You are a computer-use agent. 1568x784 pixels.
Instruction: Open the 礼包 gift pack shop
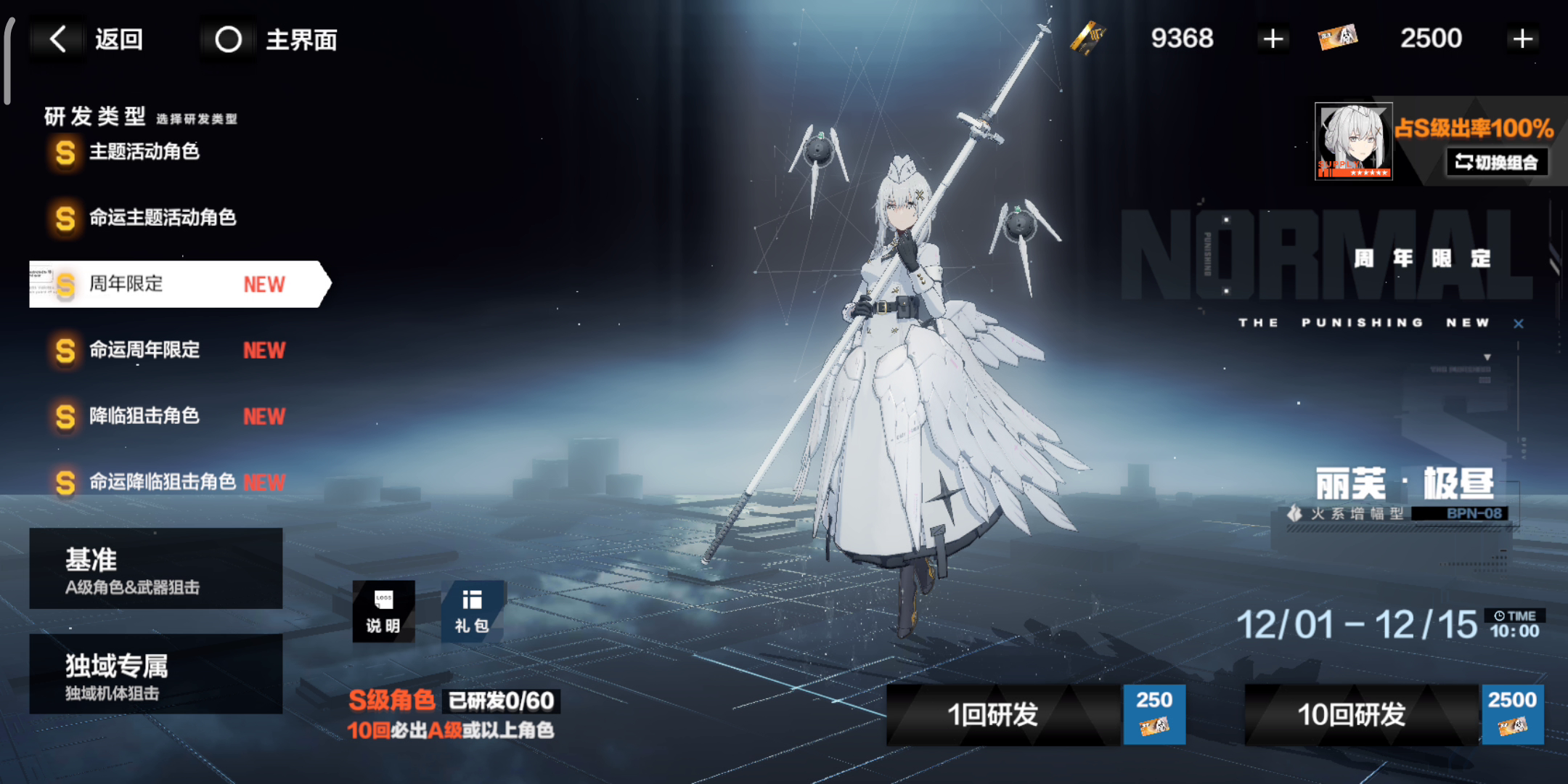(x=472, y=611)
